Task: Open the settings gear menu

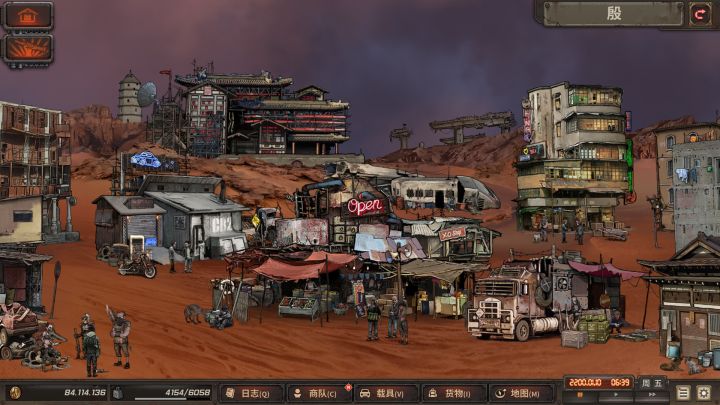Action: (x=704, y=393)
